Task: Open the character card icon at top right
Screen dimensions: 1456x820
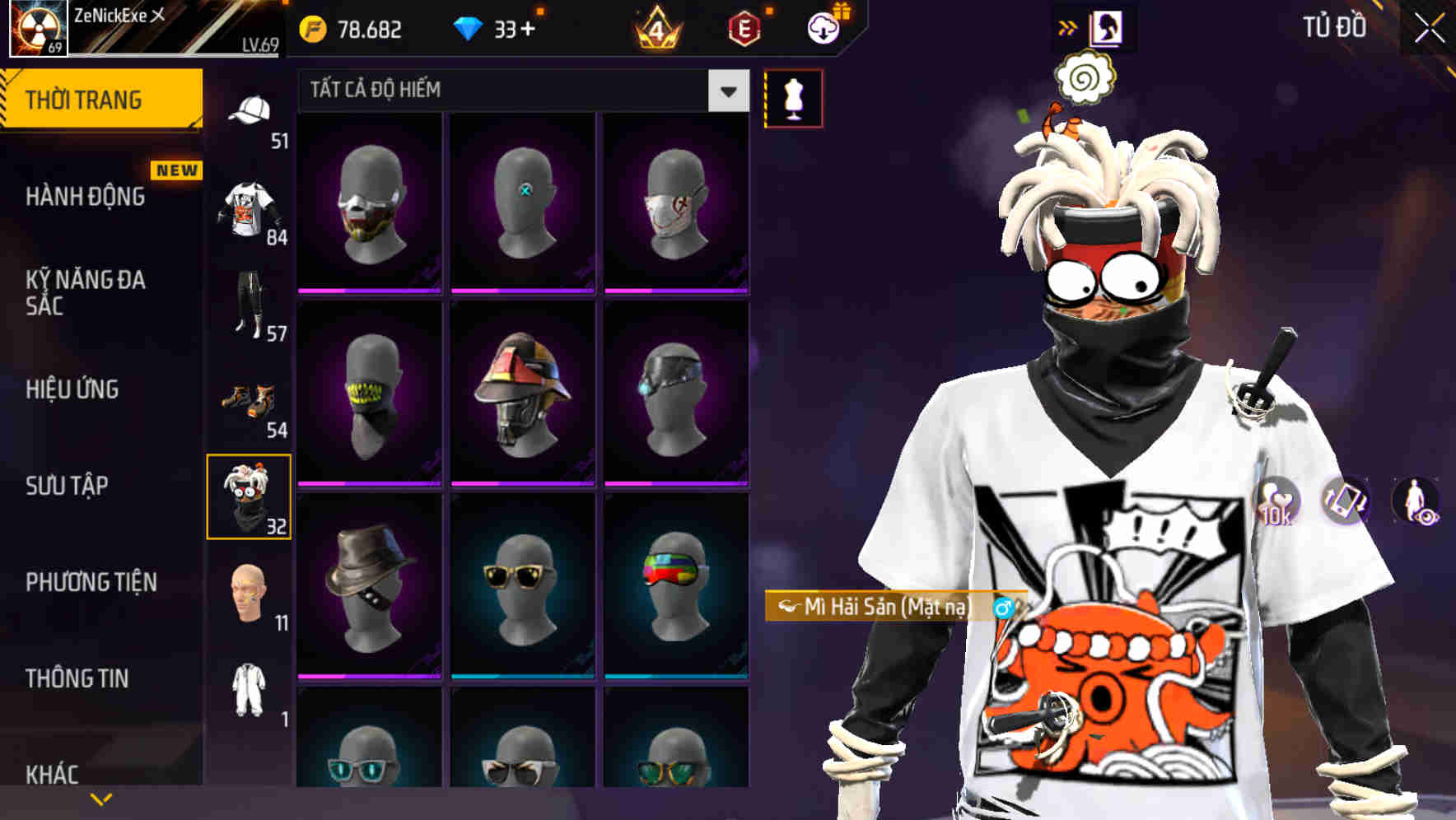Action: tap(1106, 26)
